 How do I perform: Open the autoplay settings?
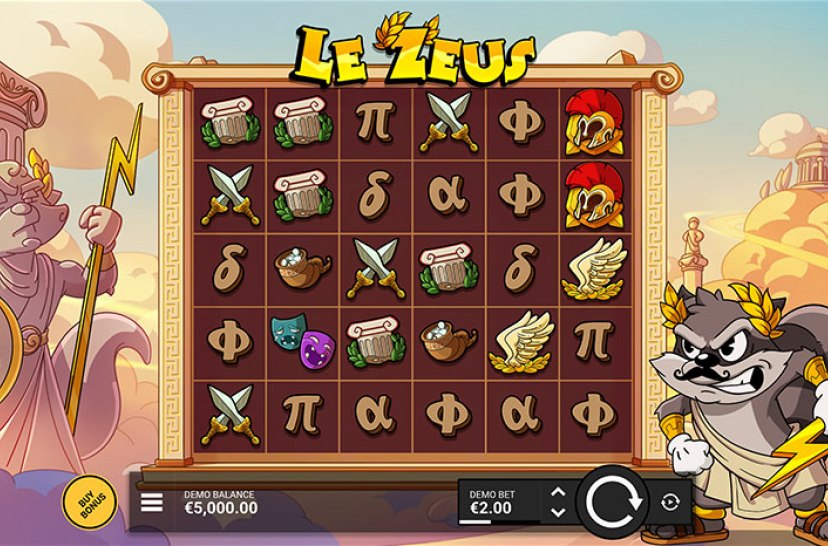pos(670,502)
